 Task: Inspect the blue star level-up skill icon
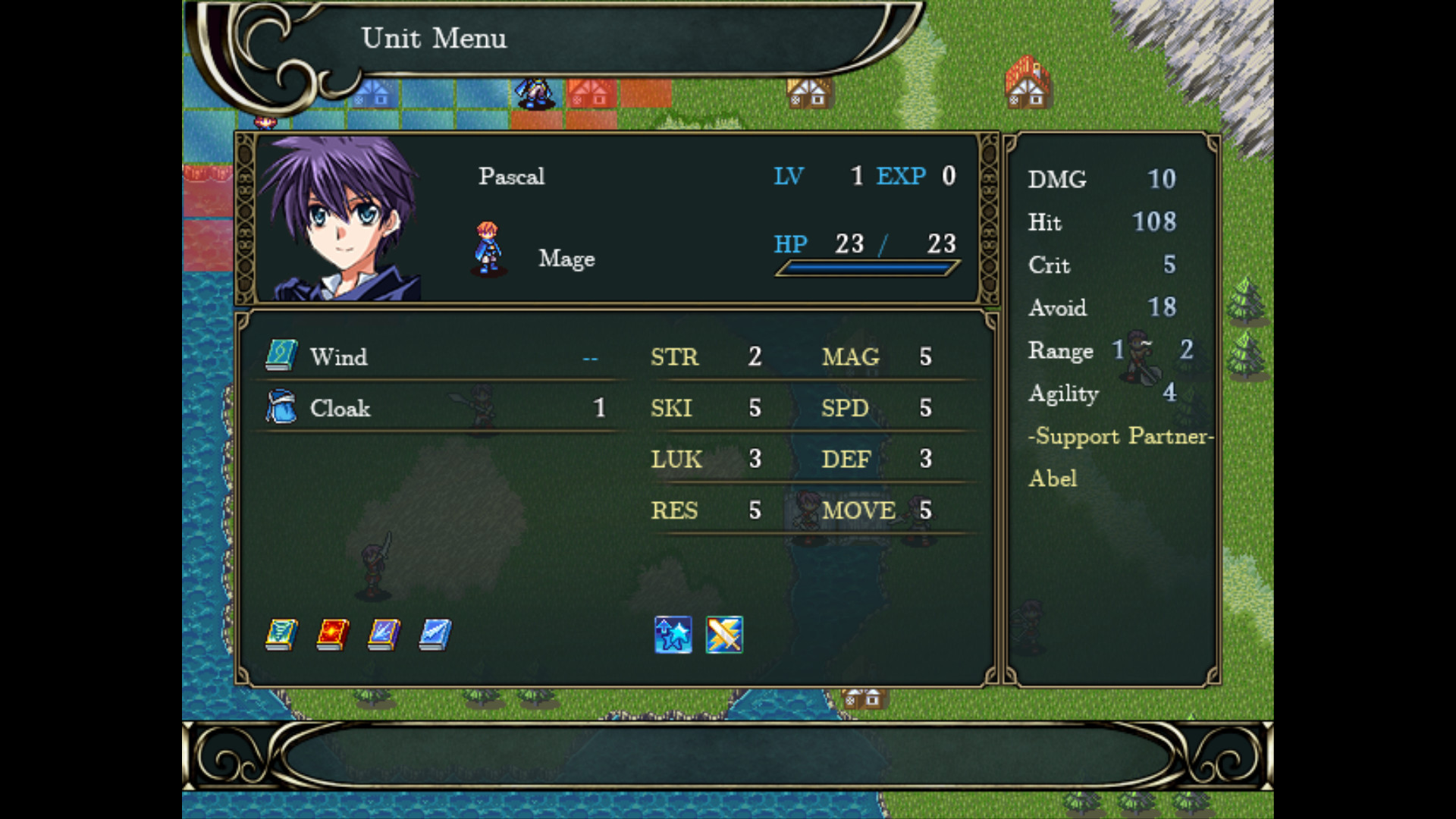pyautogui.click(x=673, y=635)
